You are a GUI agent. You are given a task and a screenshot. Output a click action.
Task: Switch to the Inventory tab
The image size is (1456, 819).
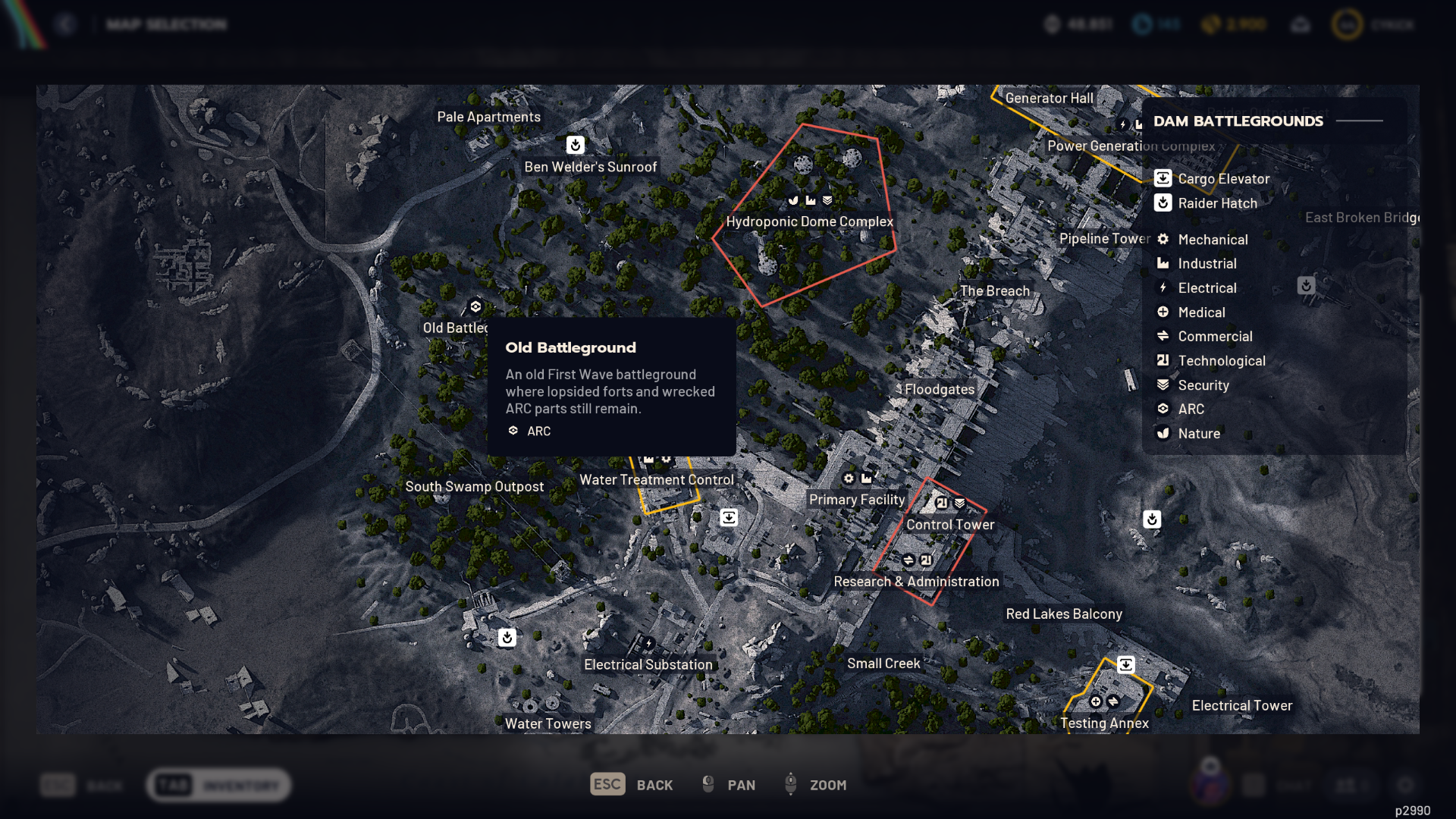[x=218, y=785]
